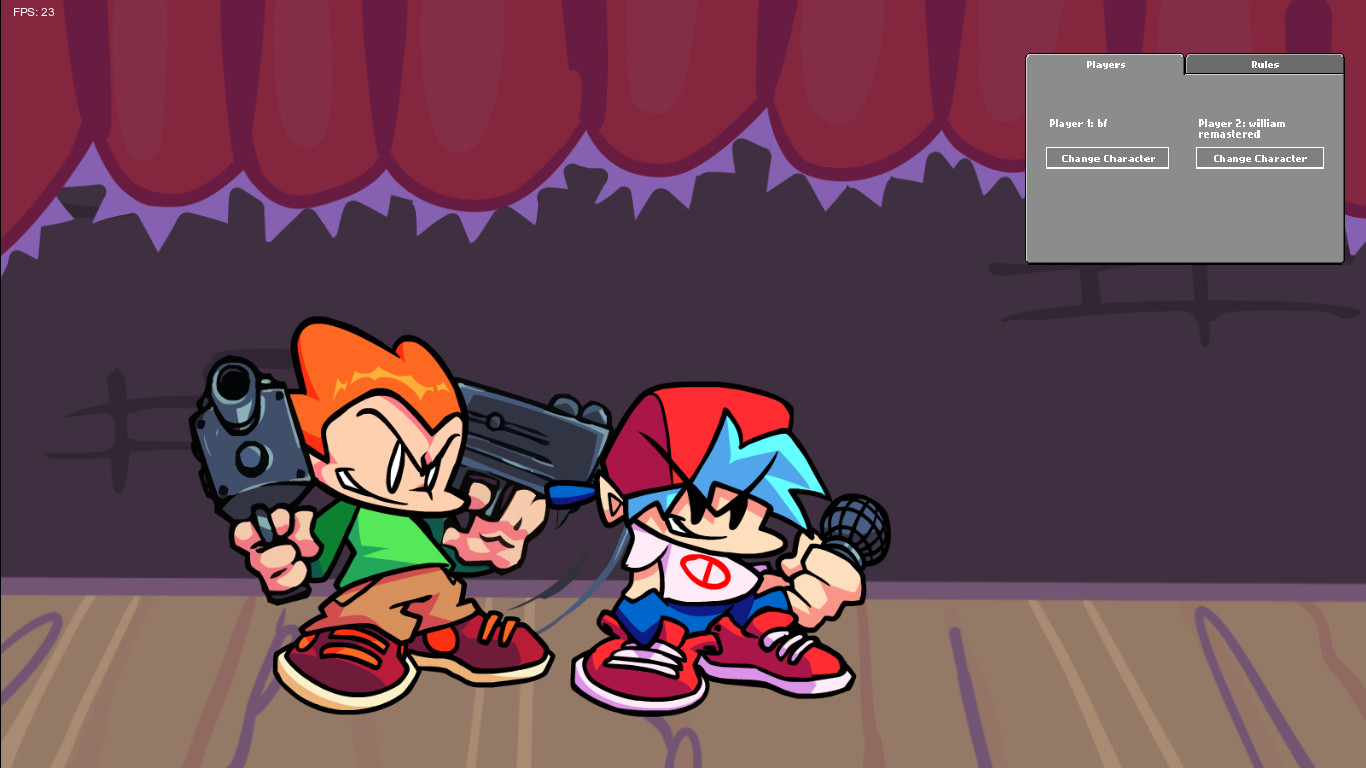Select the Players tab
The width and height of the screenshot is (1366, 768).
pos(1105,63)
